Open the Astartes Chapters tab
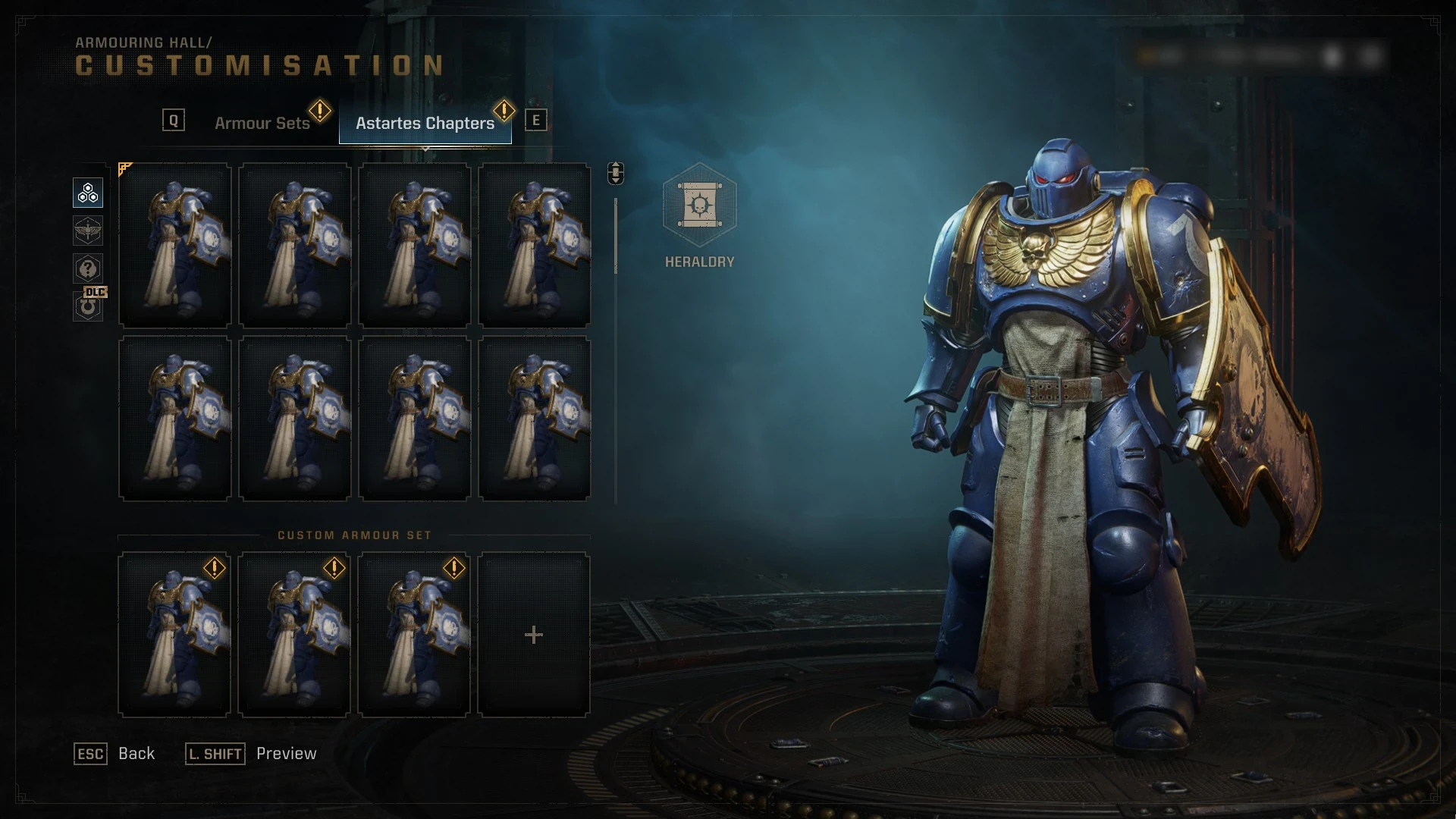Viewport: 1456px width, 819px height. (425, 122)
